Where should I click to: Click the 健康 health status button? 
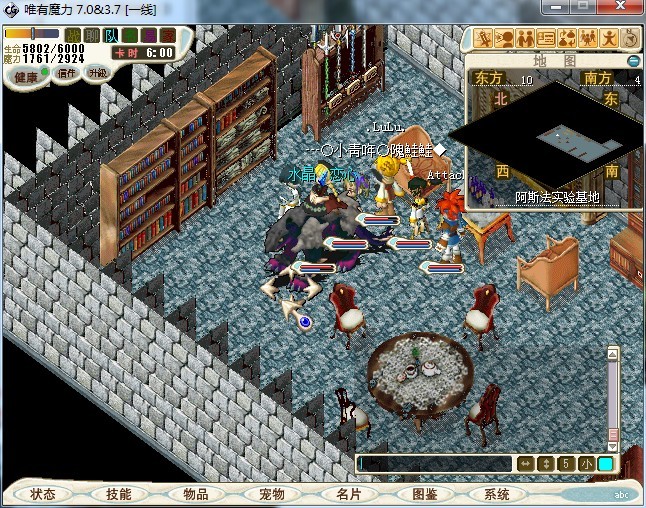click(x=26, y=77)
